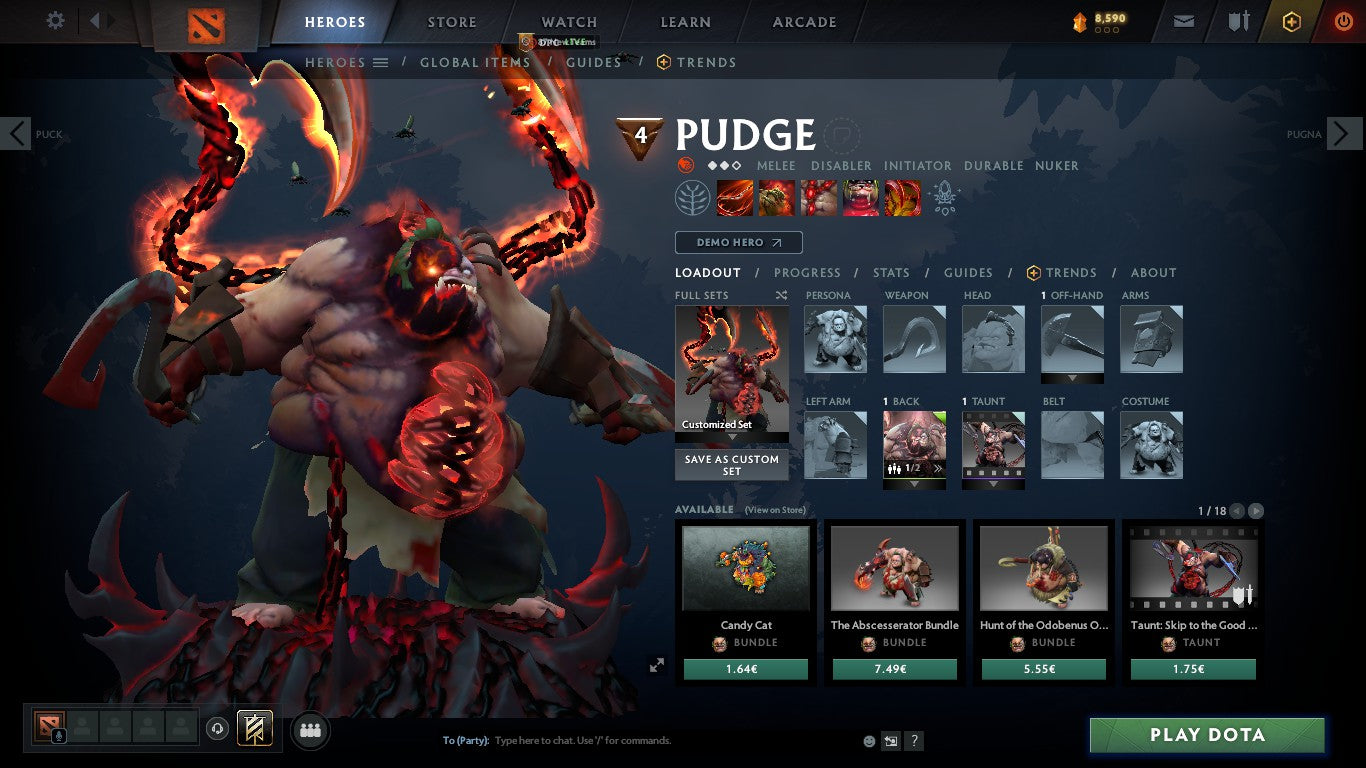Cycle the Back item style with the double-arrow toggle

(937, 468)
